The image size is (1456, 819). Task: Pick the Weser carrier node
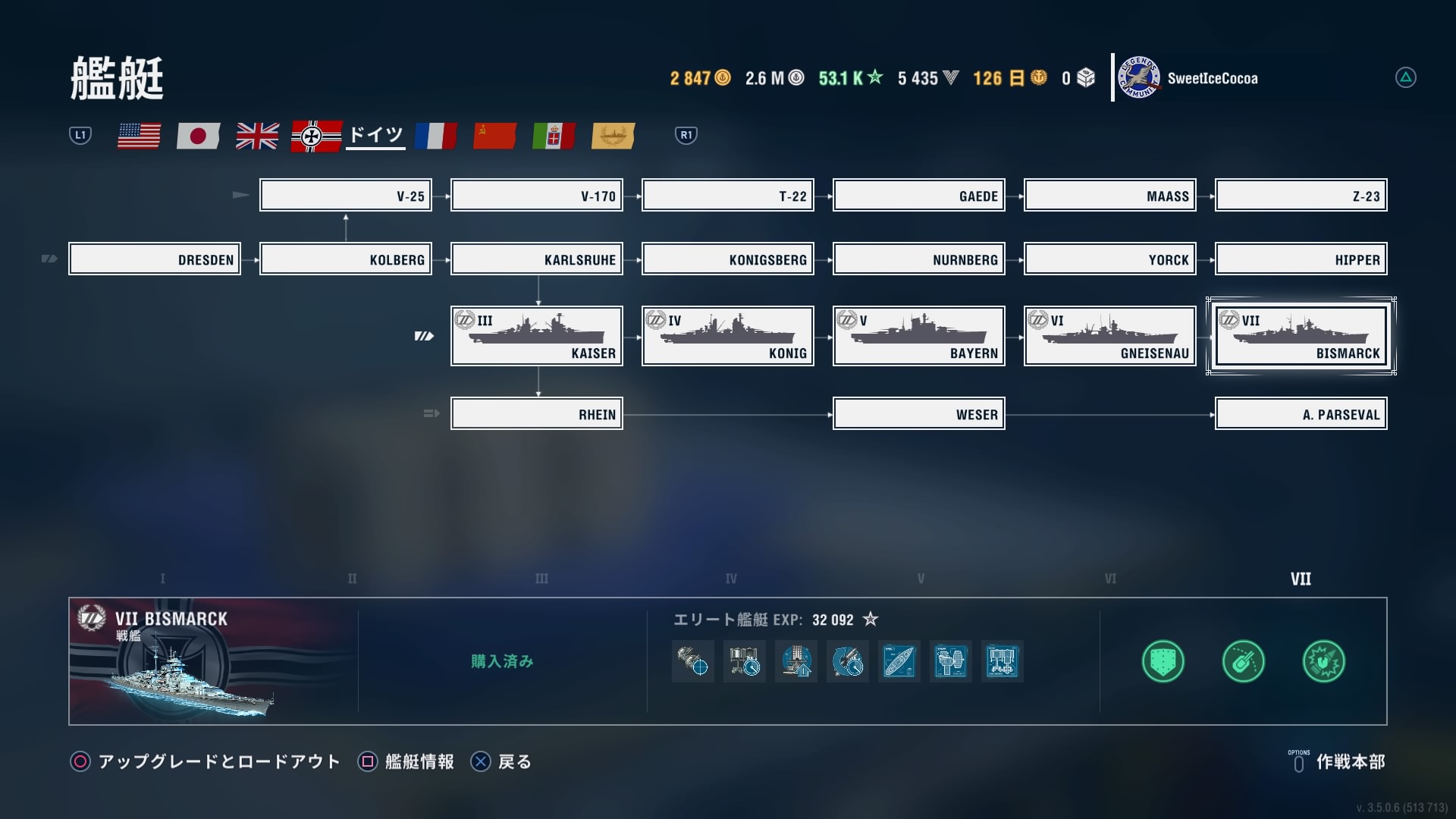click(919, 414)
